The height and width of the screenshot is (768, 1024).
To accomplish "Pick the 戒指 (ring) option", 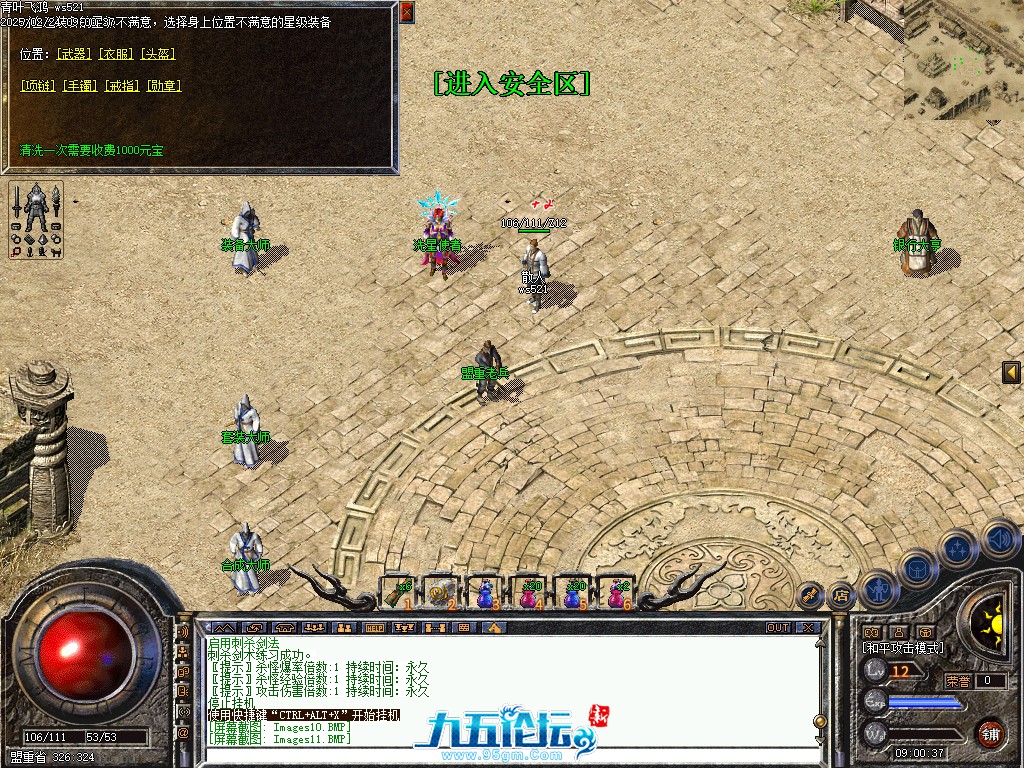I will click(x=121, y=86).
